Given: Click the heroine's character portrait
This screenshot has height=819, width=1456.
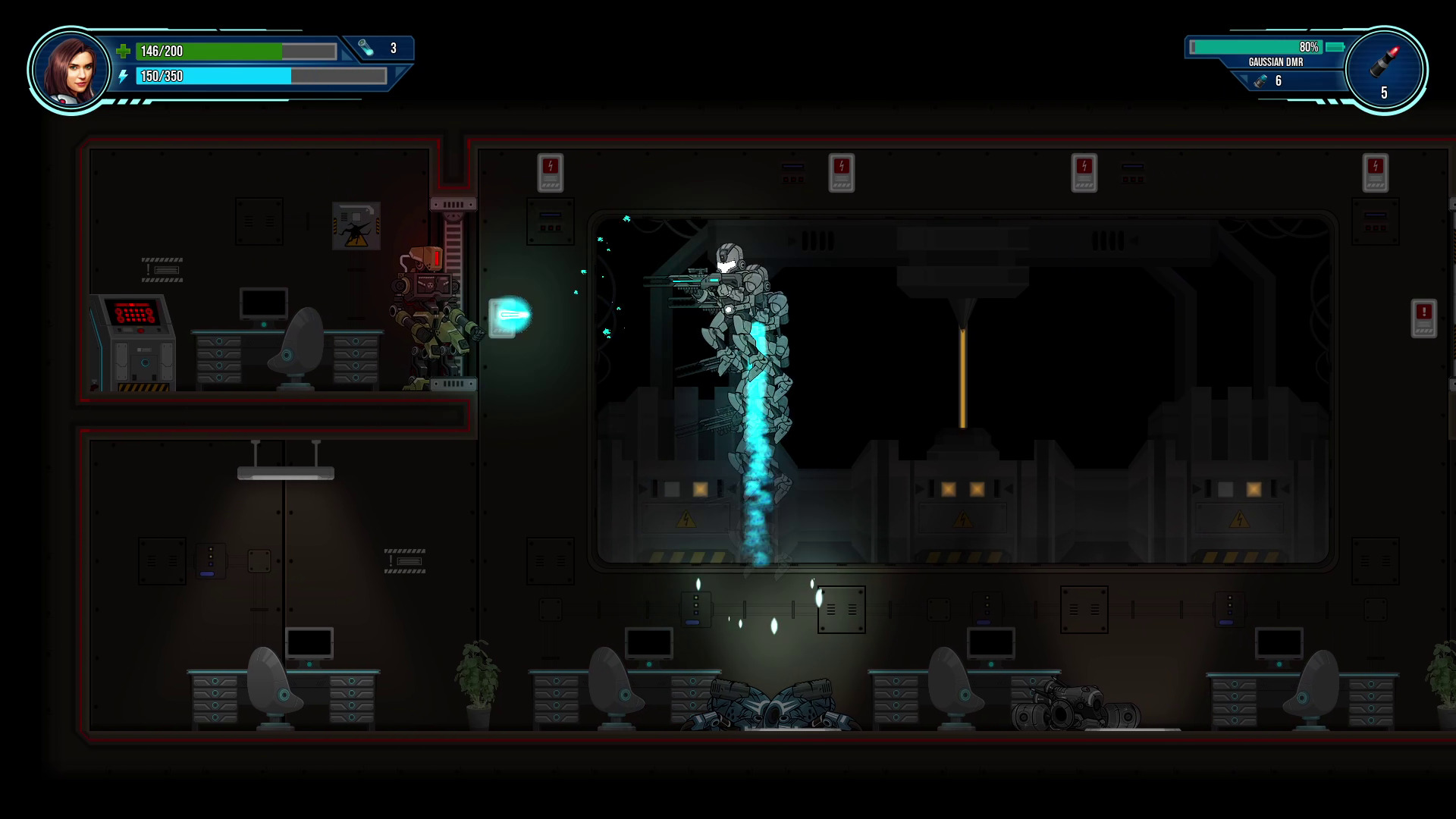Looking at the screenshot, I should click(x=70, y=71).
